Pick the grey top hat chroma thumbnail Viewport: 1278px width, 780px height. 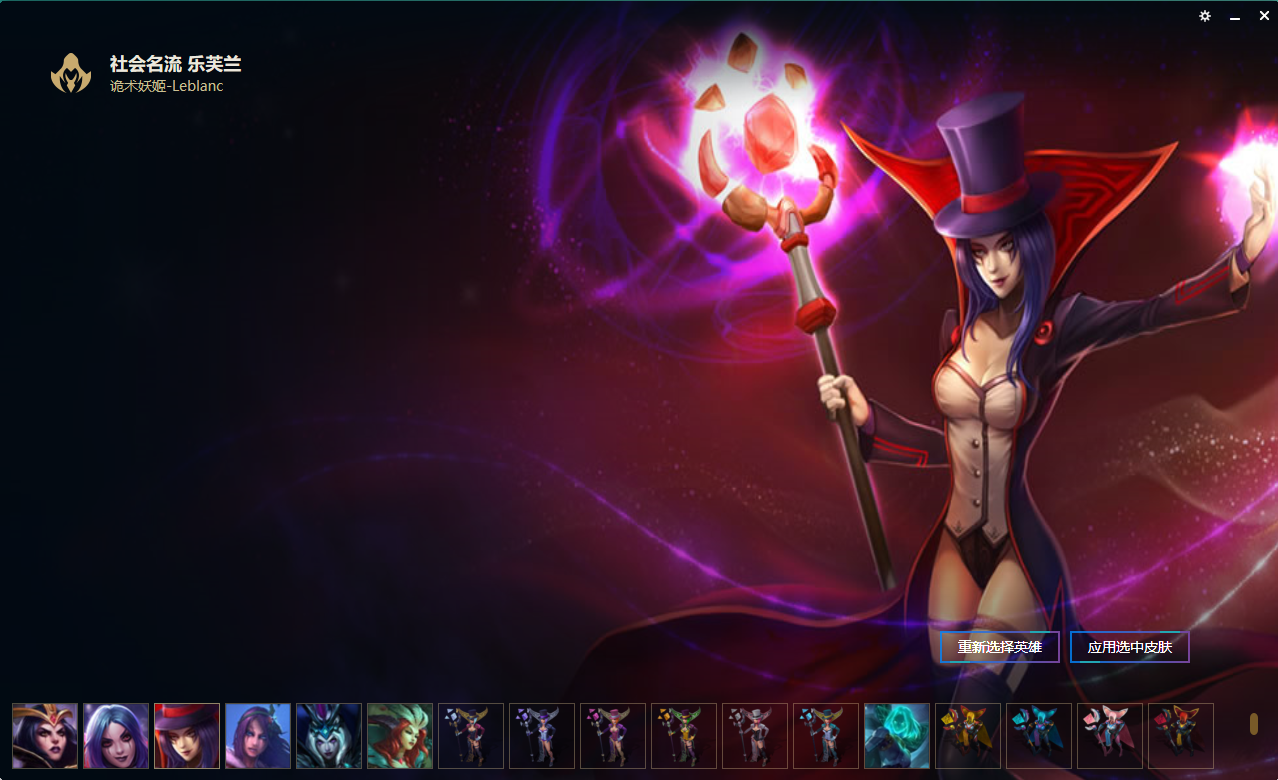(x=755, y=736)
